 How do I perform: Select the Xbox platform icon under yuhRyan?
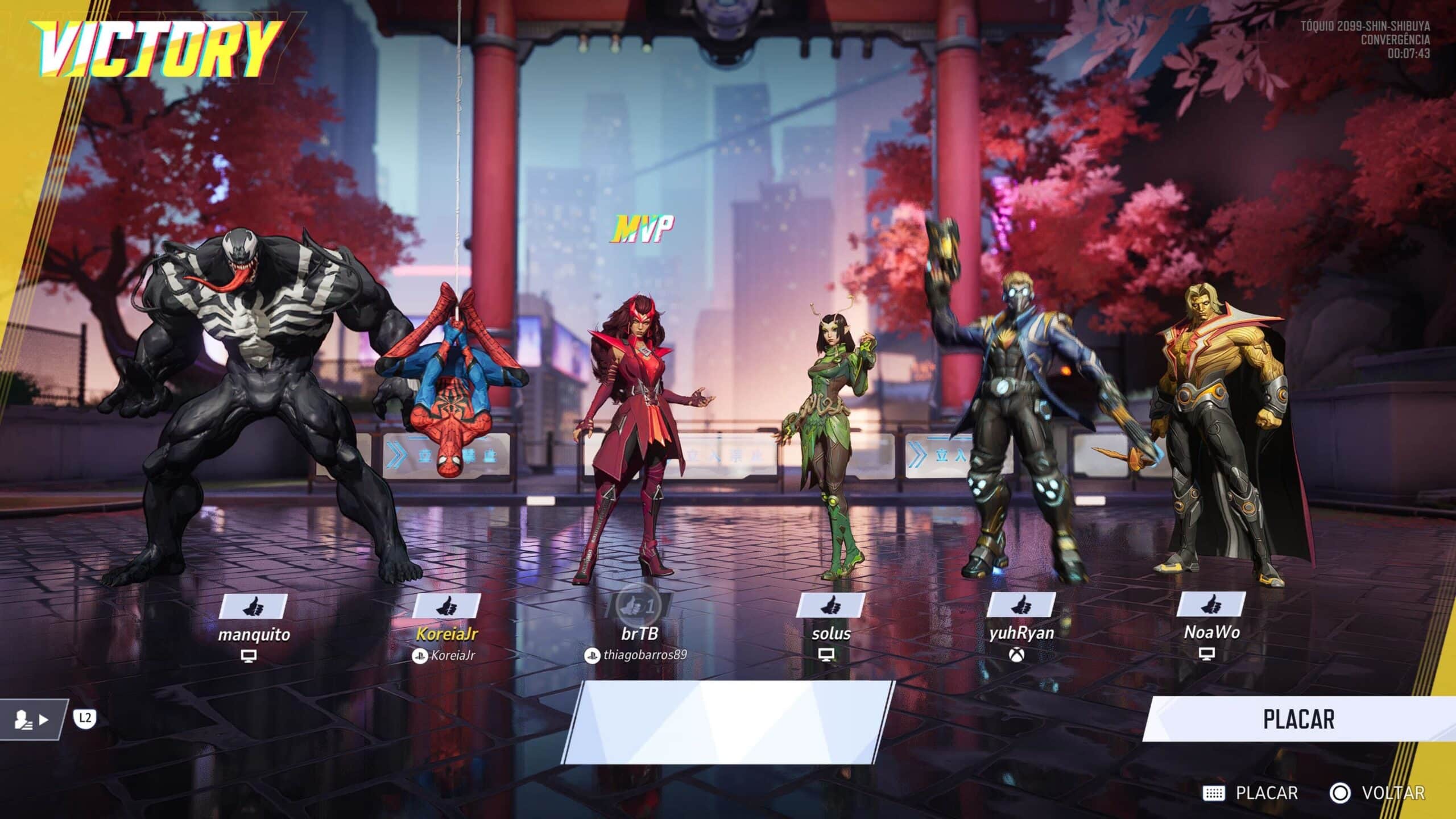point(1016,655)
